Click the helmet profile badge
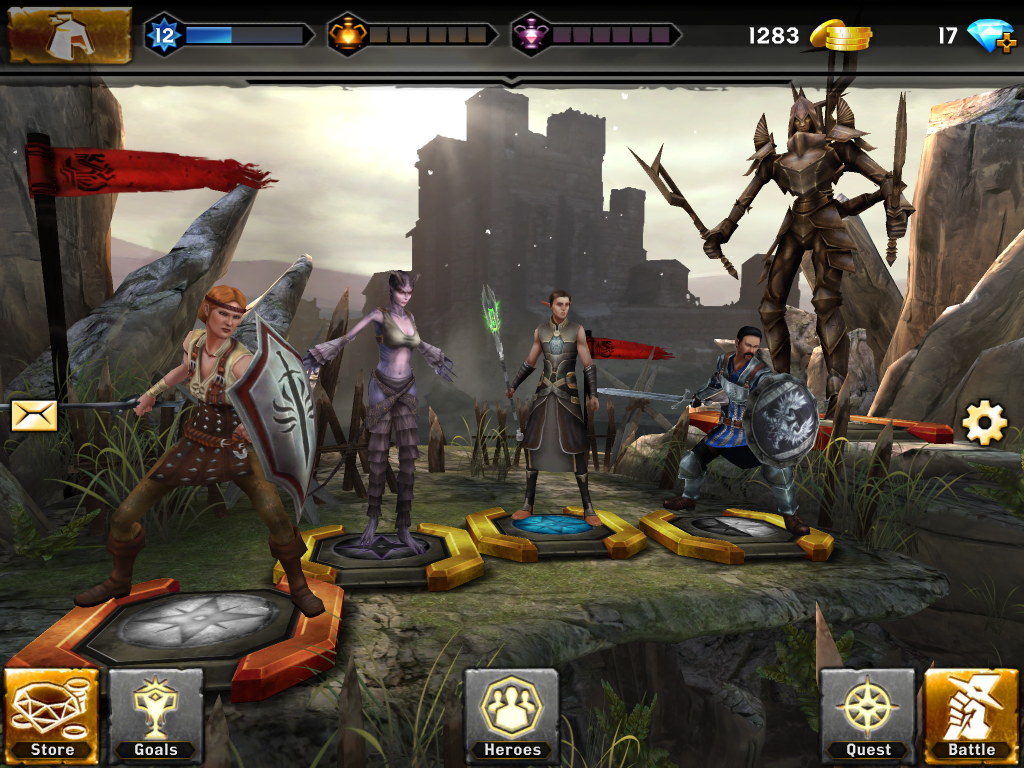1024x768 pixels. tap(70, 35)
